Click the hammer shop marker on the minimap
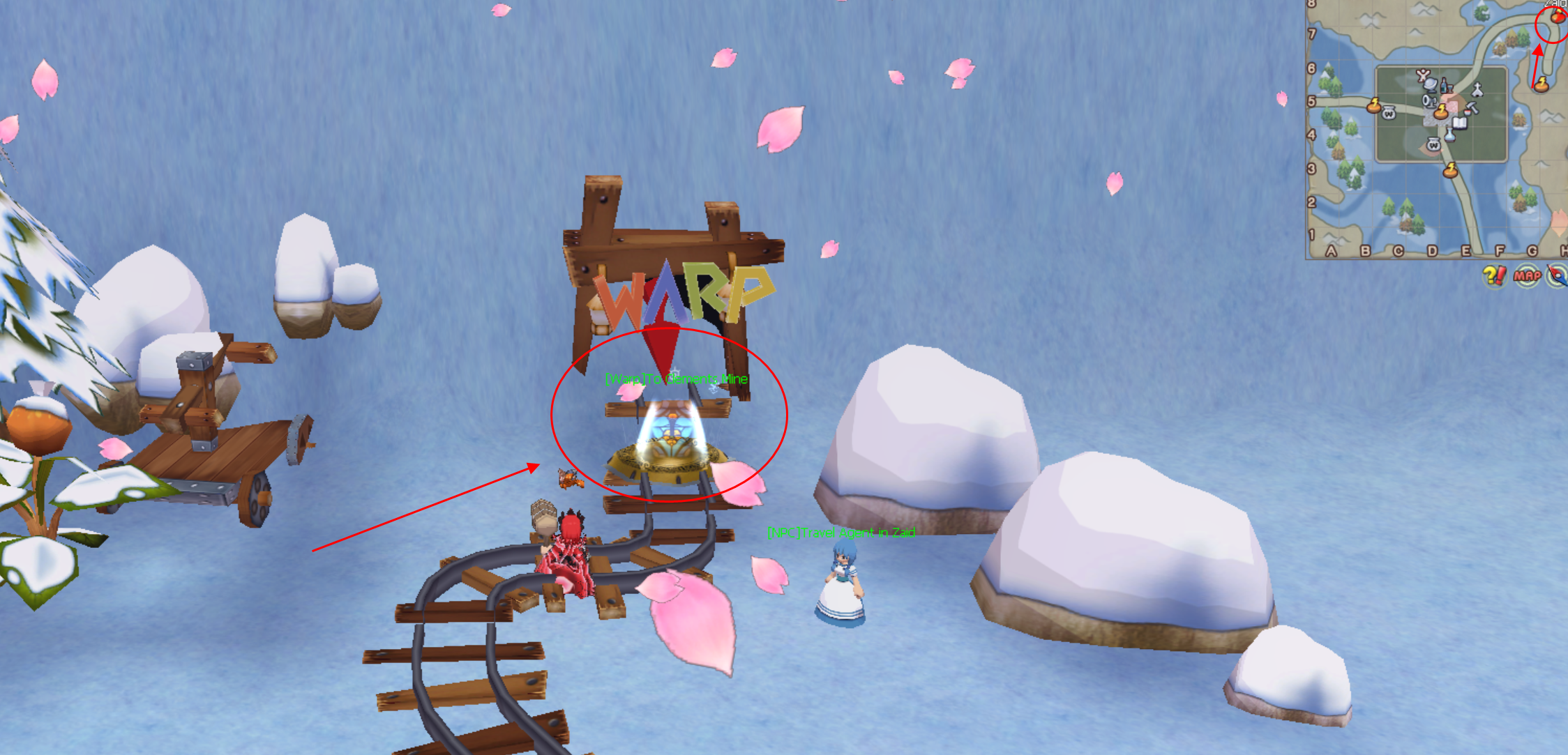1568x755 pixels. point(1472,109)
